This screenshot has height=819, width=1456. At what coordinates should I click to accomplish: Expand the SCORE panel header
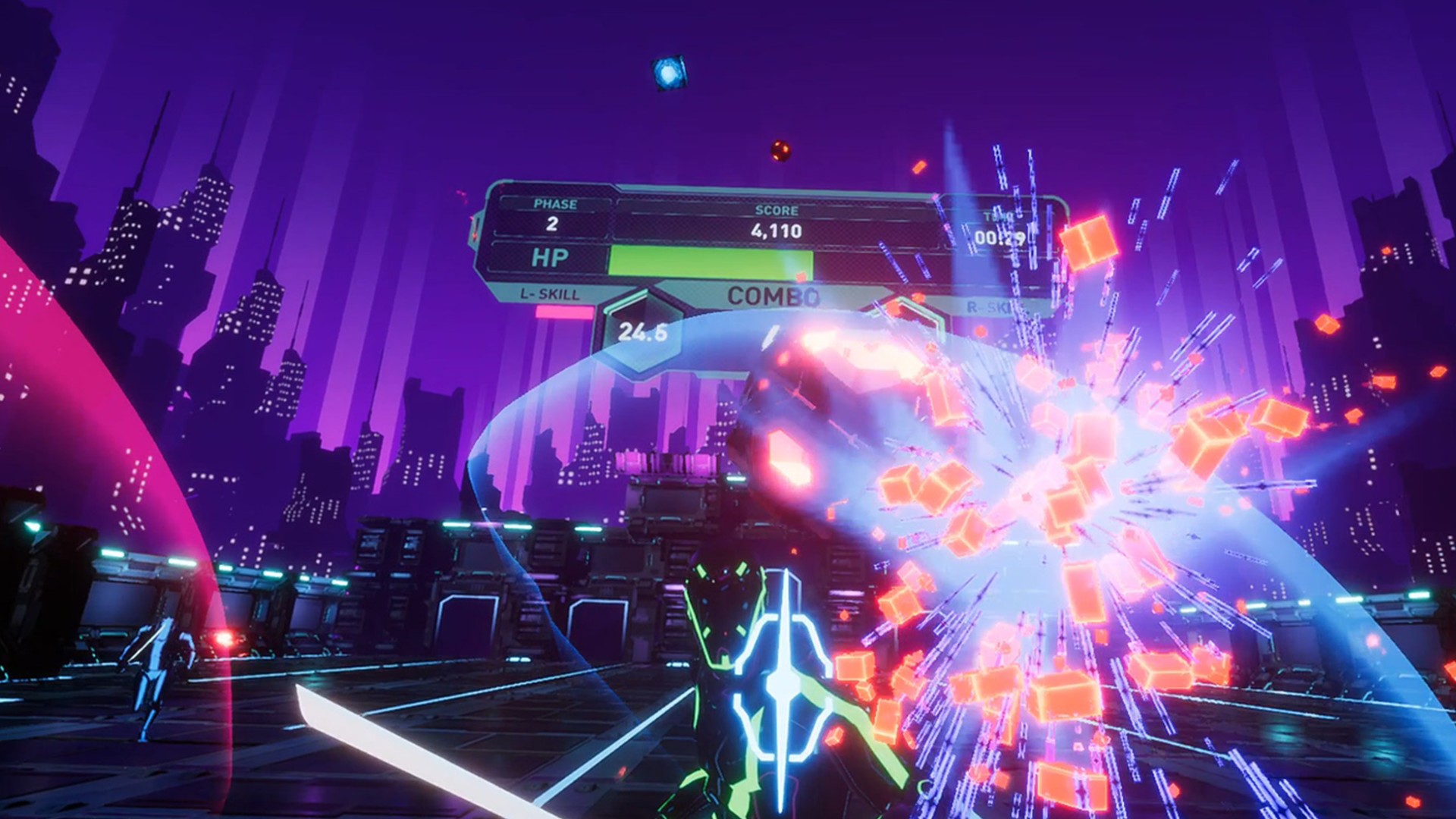pos(777,209)
